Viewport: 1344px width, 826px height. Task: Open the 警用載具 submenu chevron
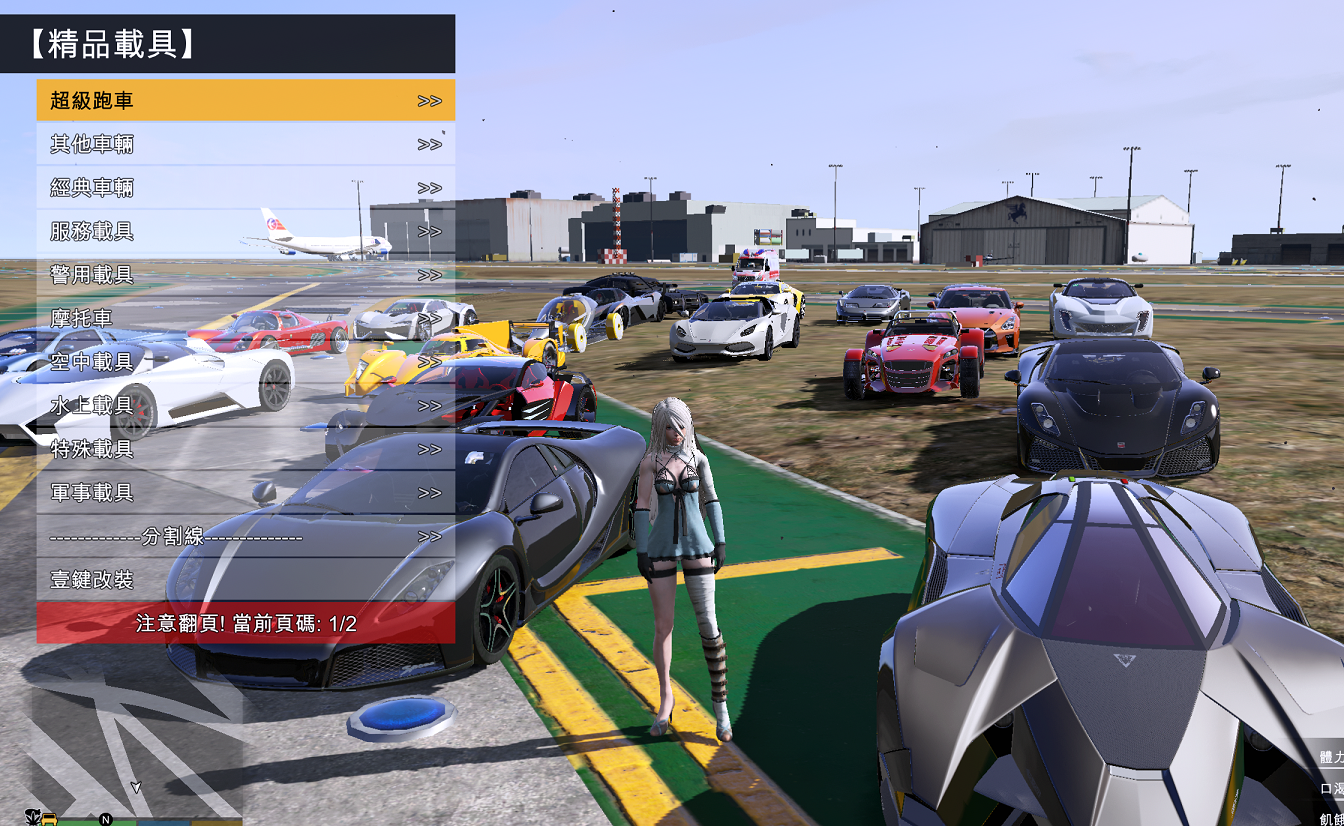click(x=432, y=276)
